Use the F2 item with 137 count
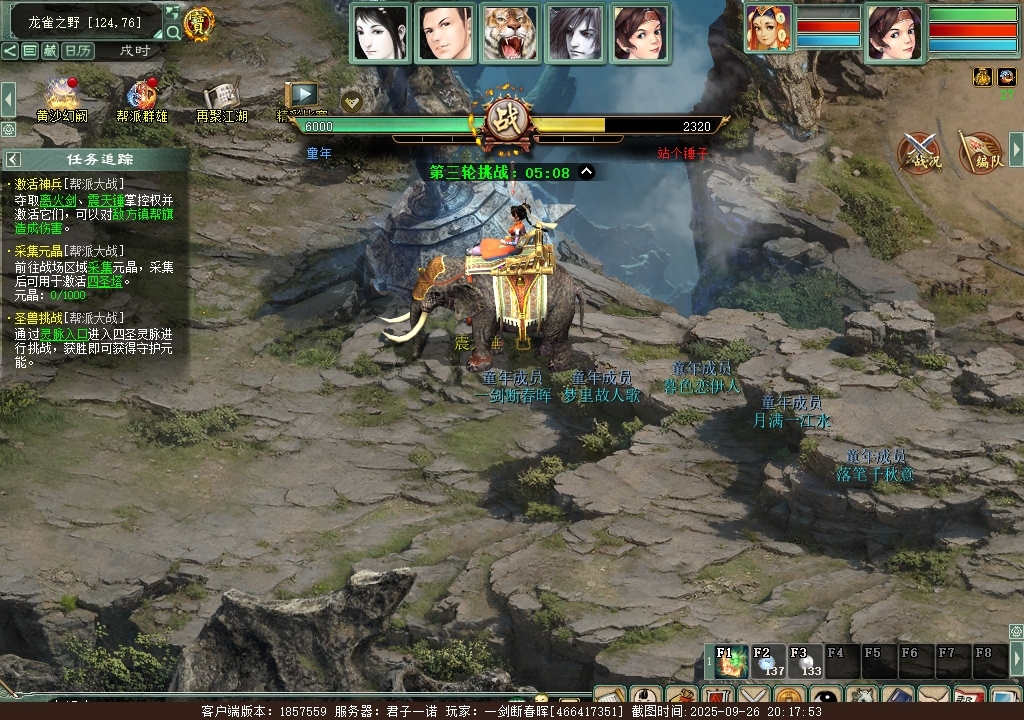Image resolution: width=1024 pixels, height=720 pixels. pos(768,661)
